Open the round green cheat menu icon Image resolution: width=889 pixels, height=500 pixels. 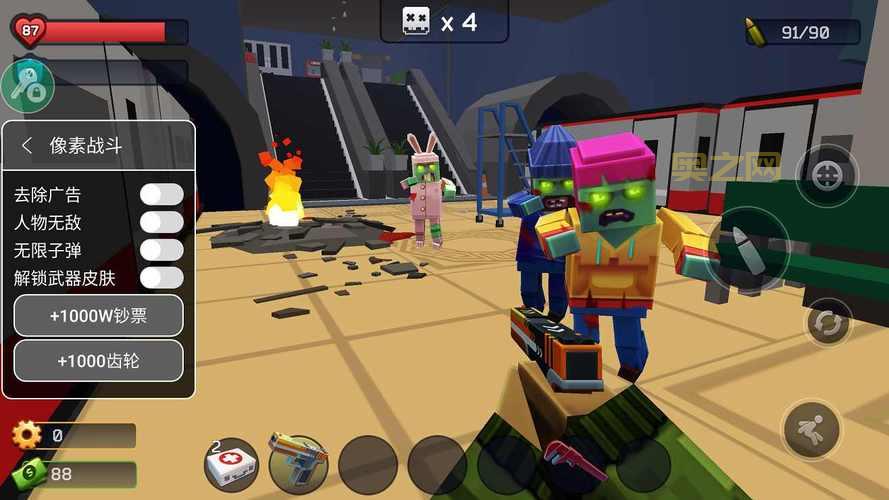click(x=27, y=86)
